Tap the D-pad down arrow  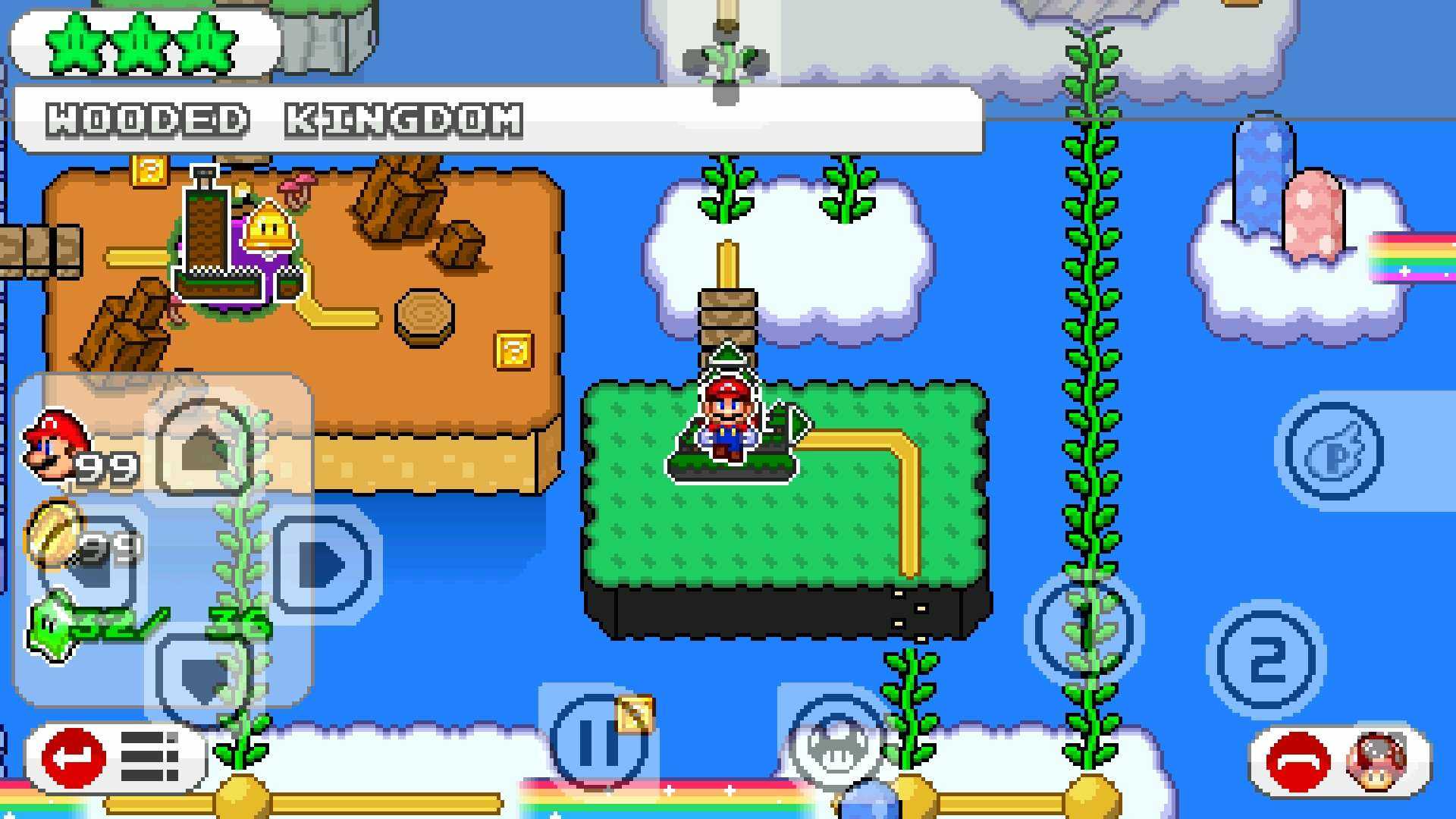coord(203,677)
